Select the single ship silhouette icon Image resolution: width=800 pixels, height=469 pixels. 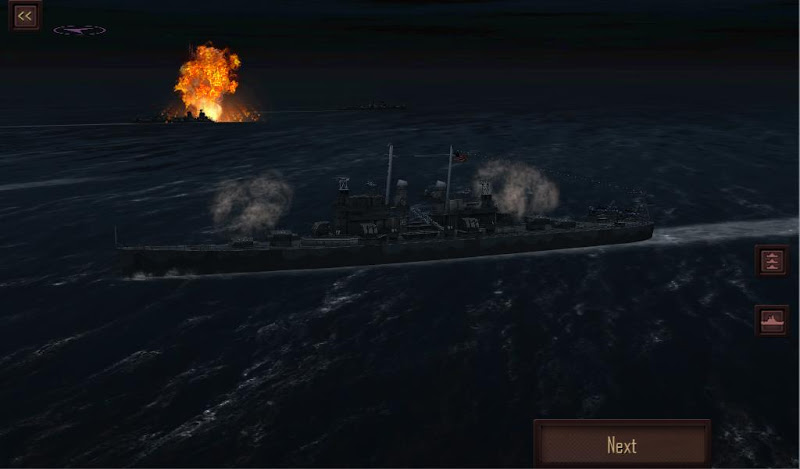(x=771, y=320)
